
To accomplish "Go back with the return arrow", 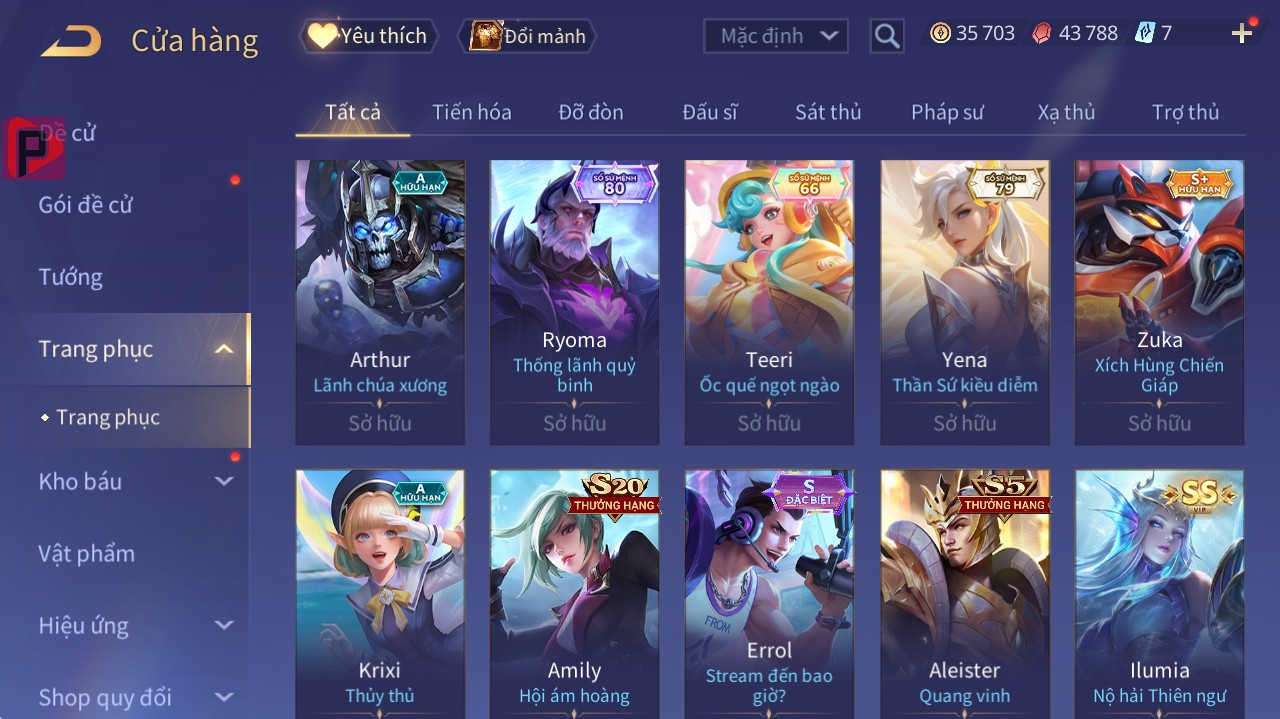I will pos(71,40).
